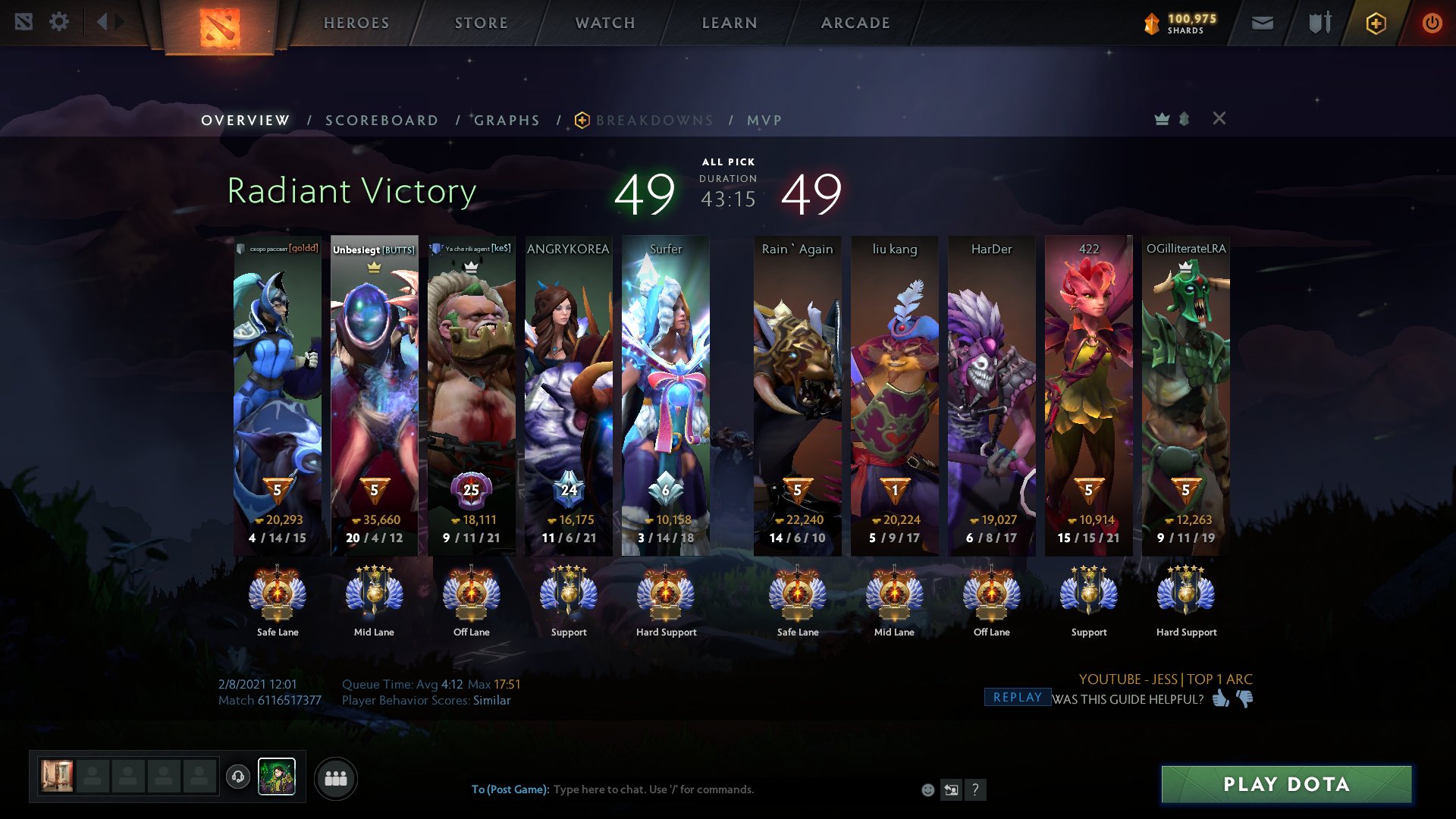Click the red power quit button

click(1432, 23)
